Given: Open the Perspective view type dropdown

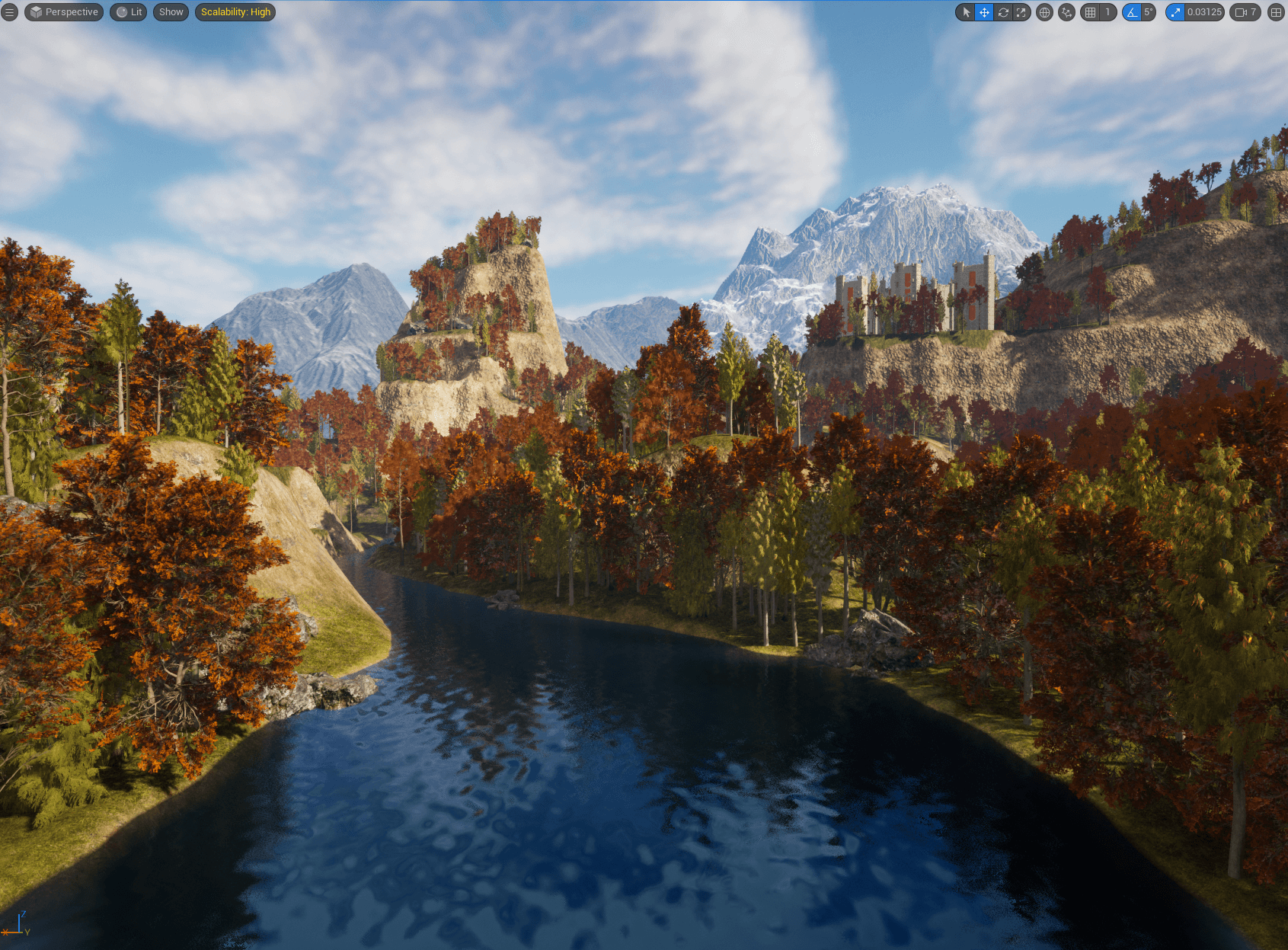Looking at the screenshot, I should click(x=64, y=12).
